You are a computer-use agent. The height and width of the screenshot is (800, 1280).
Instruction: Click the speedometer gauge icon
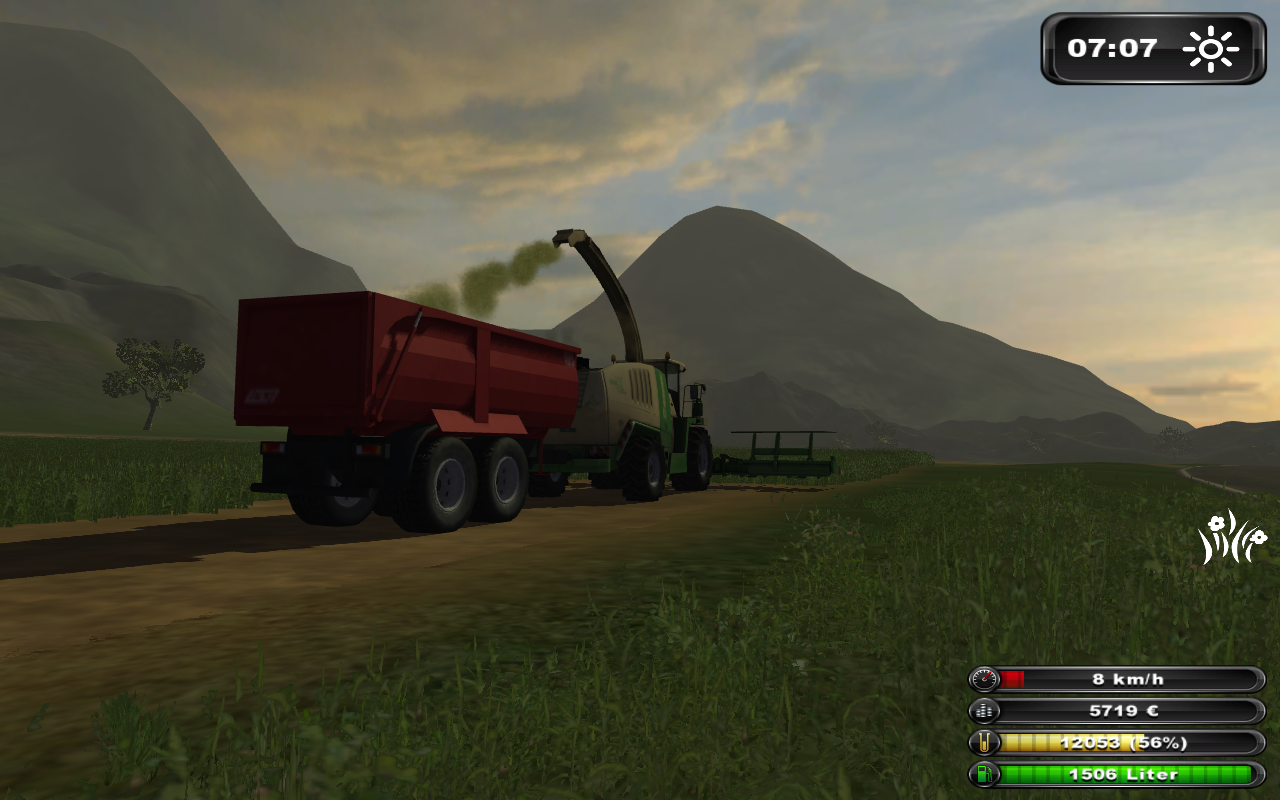[x=985, y=679]
